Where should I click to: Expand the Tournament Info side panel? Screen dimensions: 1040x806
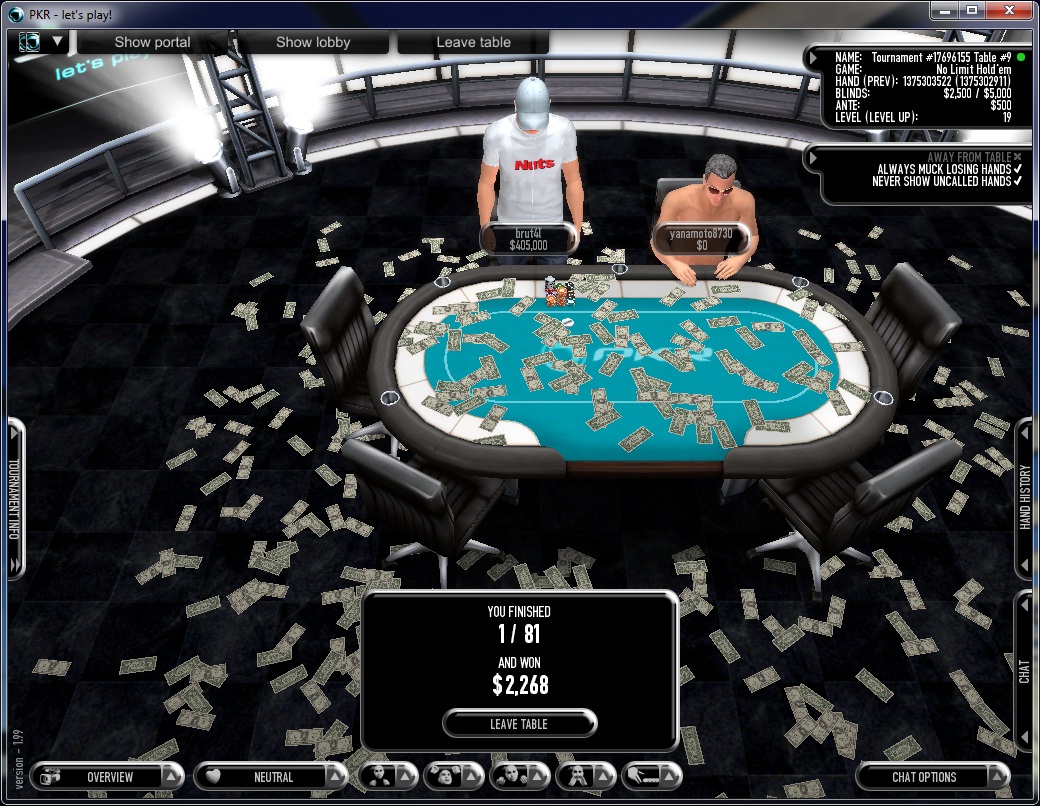(x=15, y=500)
